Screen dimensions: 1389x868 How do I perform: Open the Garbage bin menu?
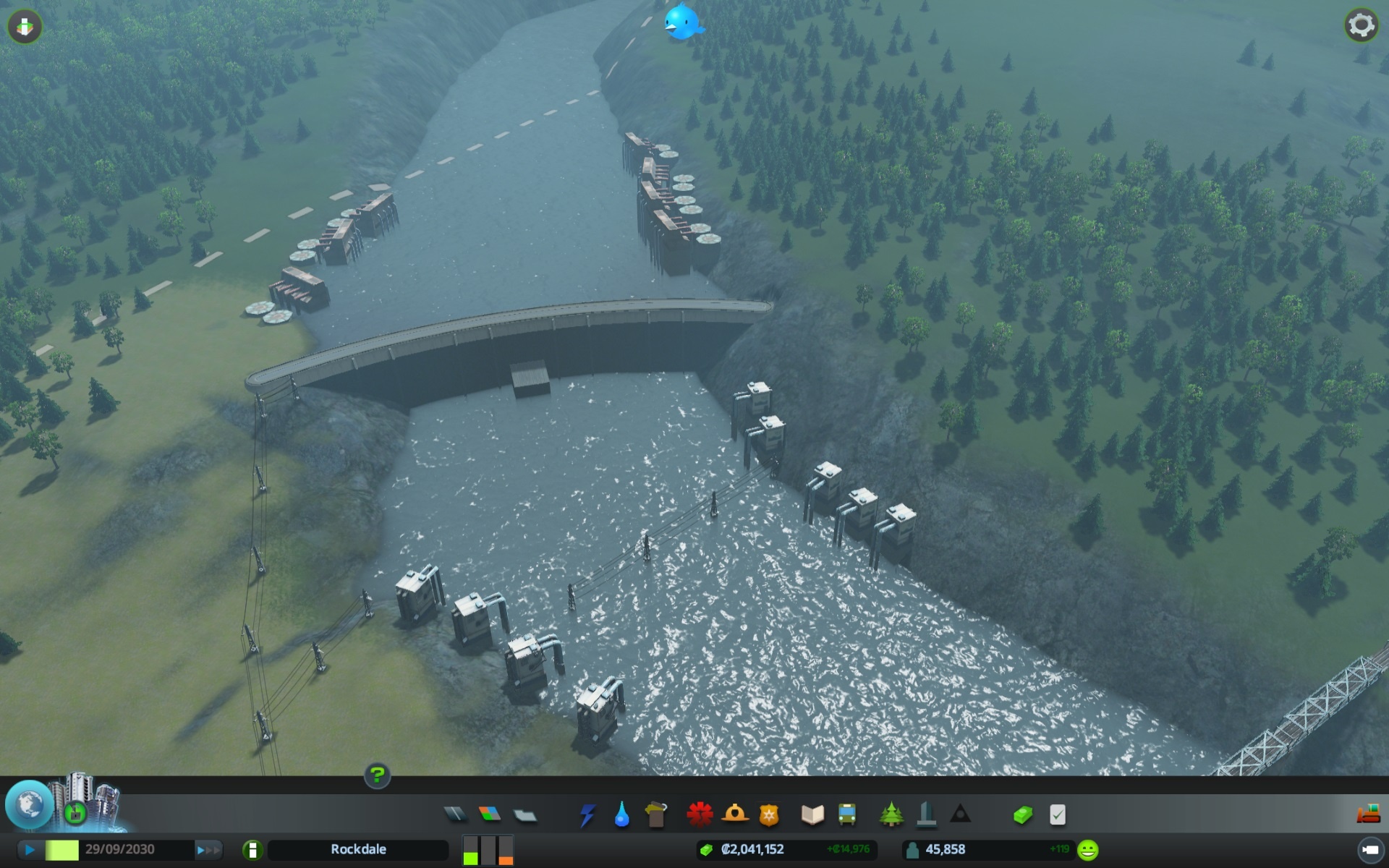tap(656, 815)
